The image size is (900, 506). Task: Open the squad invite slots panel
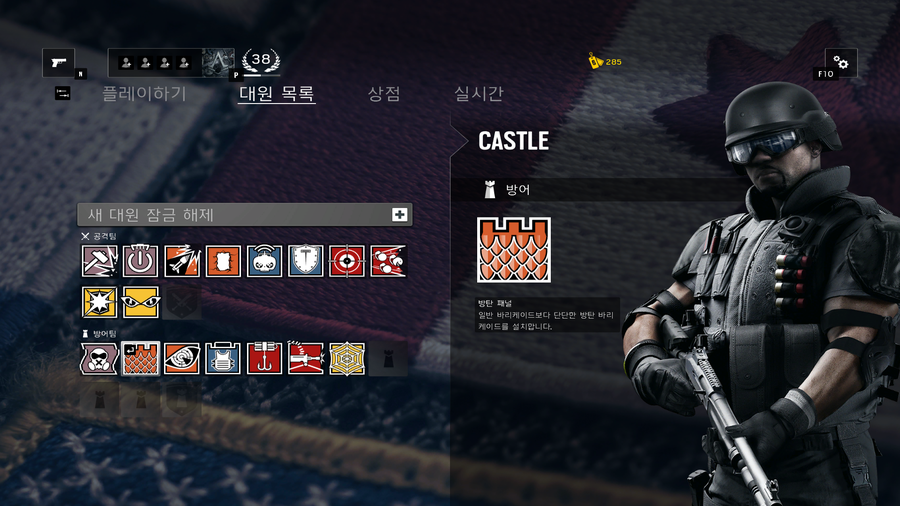pos(155,63)
